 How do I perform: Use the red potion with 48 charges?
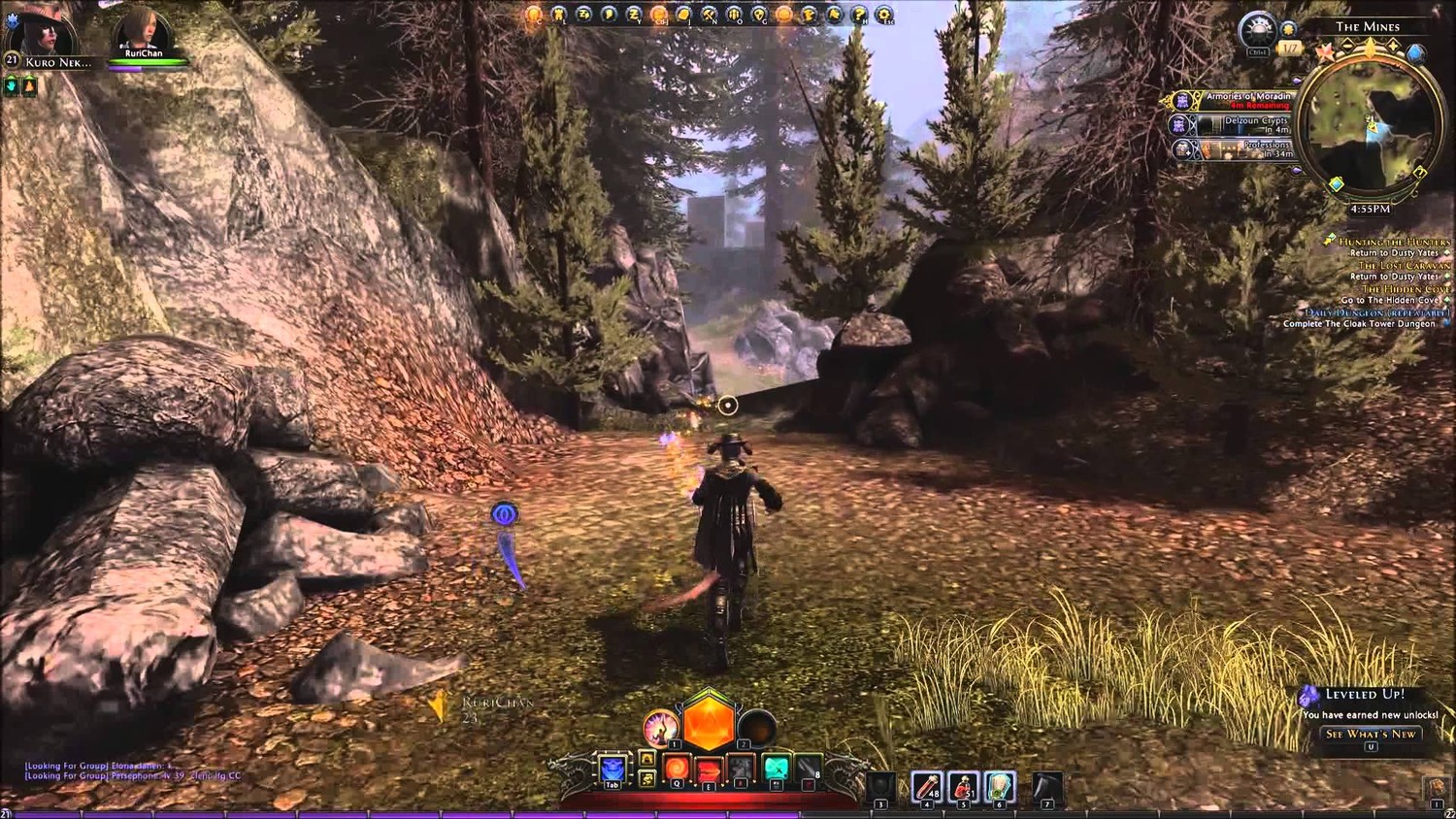(927, 787)
